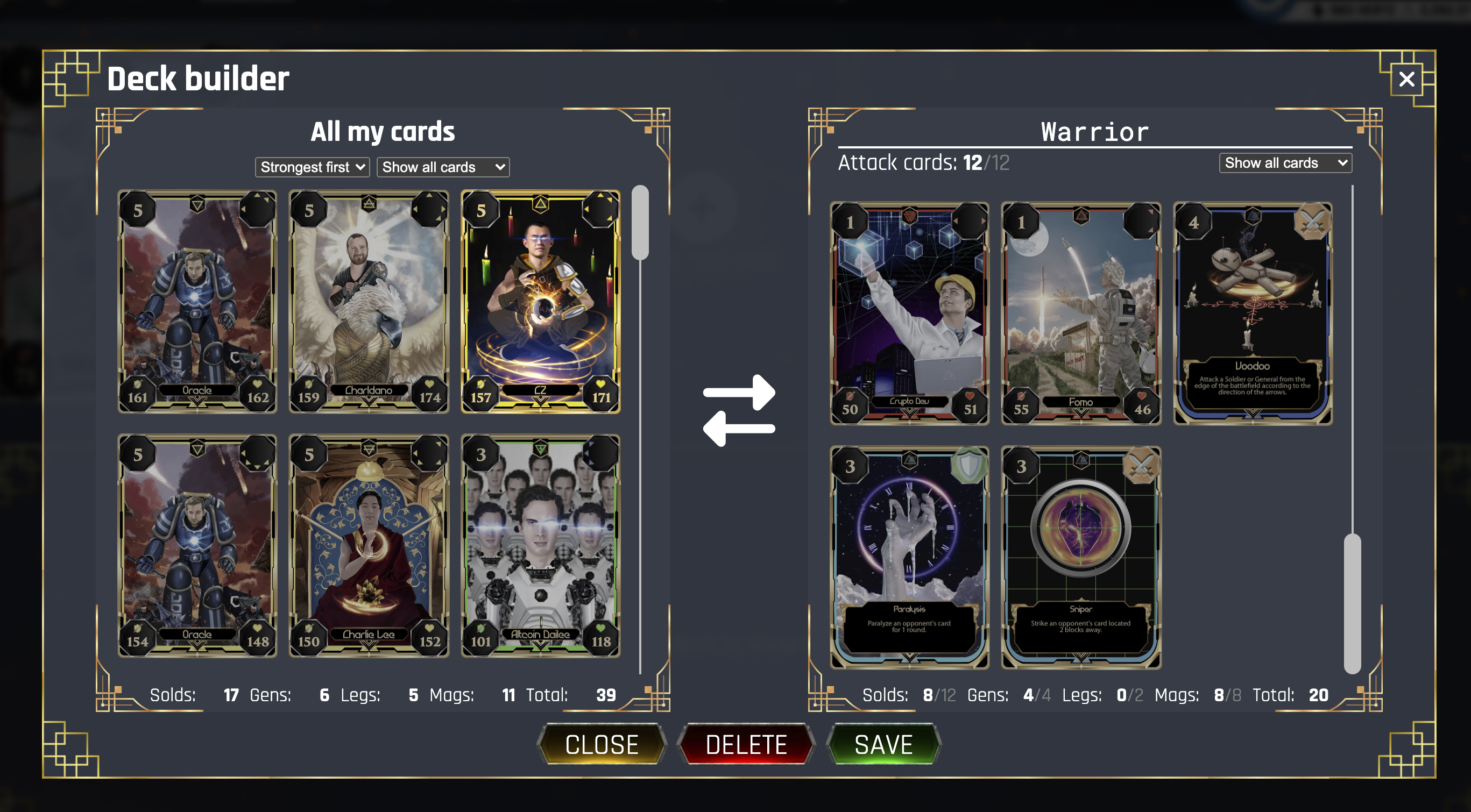
Task: Choose the Charlie Lee card
Action: tap(369, 546)
